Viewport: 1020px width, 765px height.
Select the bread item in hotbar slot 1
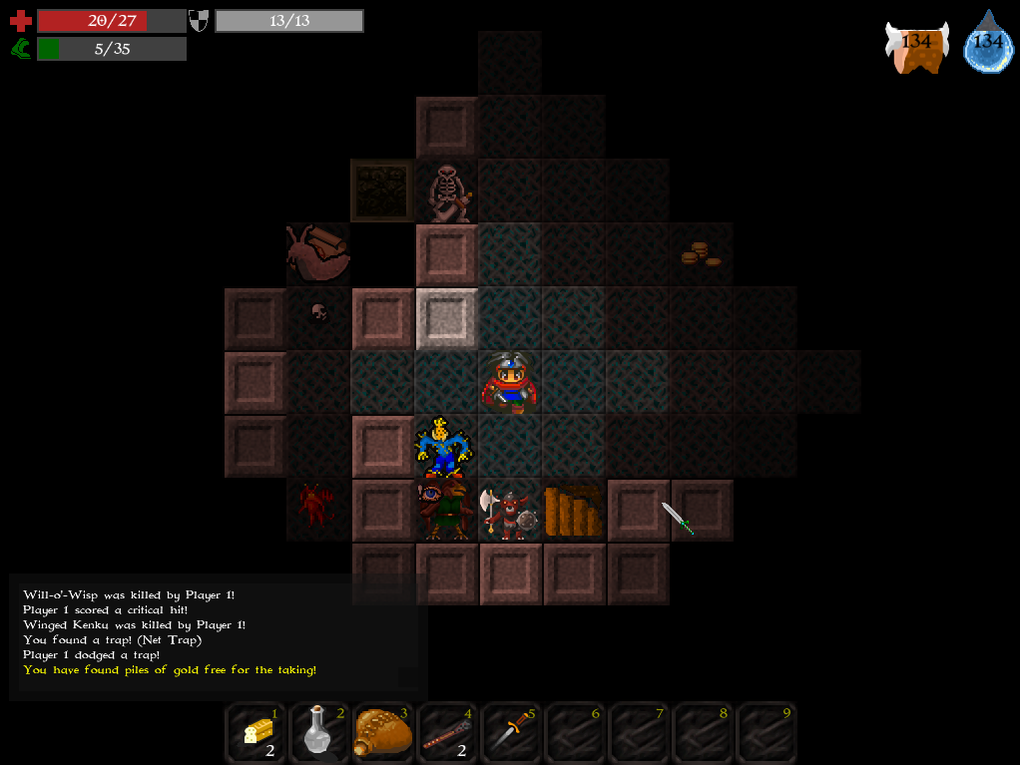point(257,734)
